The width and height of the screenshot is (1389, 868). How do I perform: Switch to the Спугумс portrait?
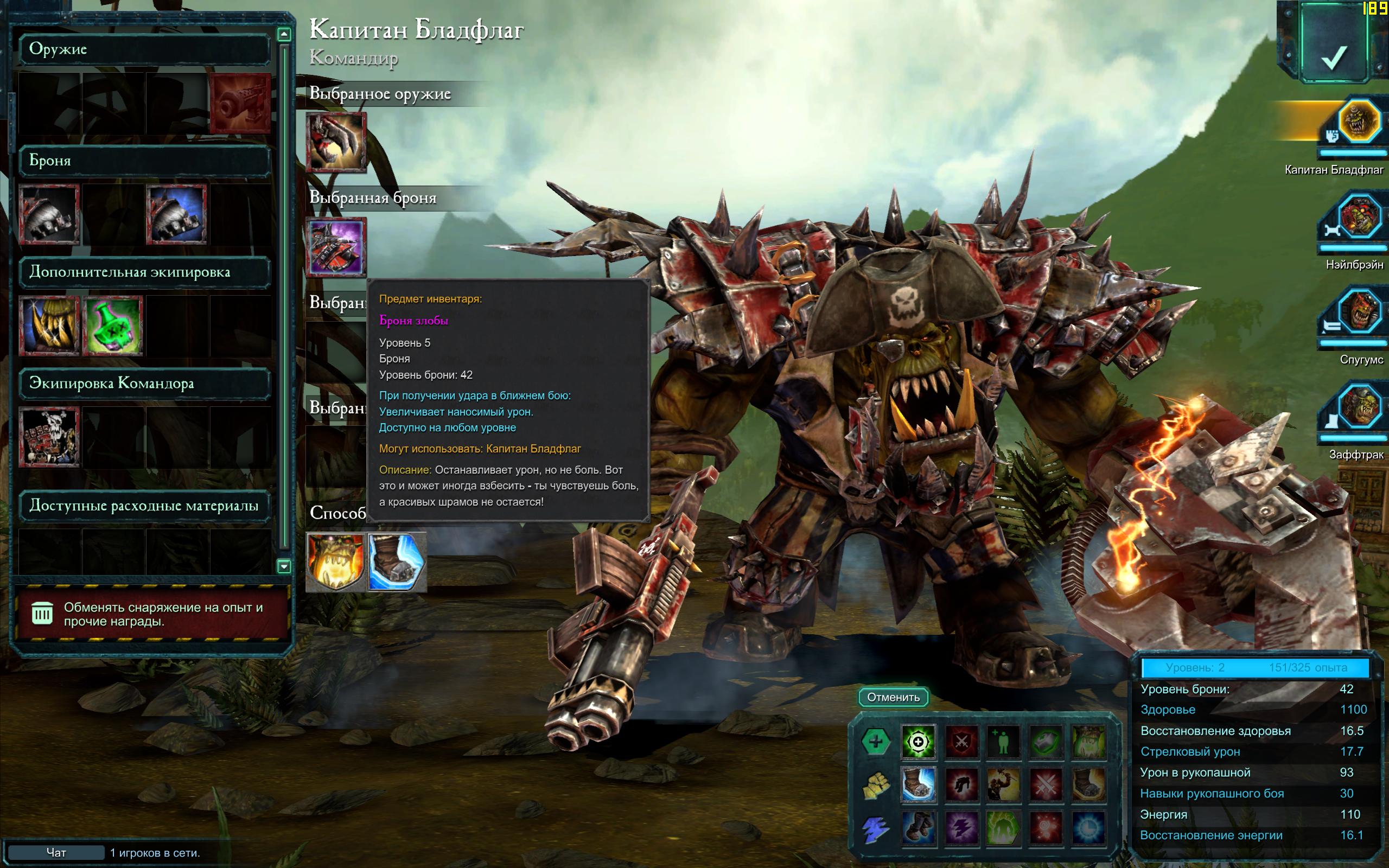click(x=1358, y=313)
